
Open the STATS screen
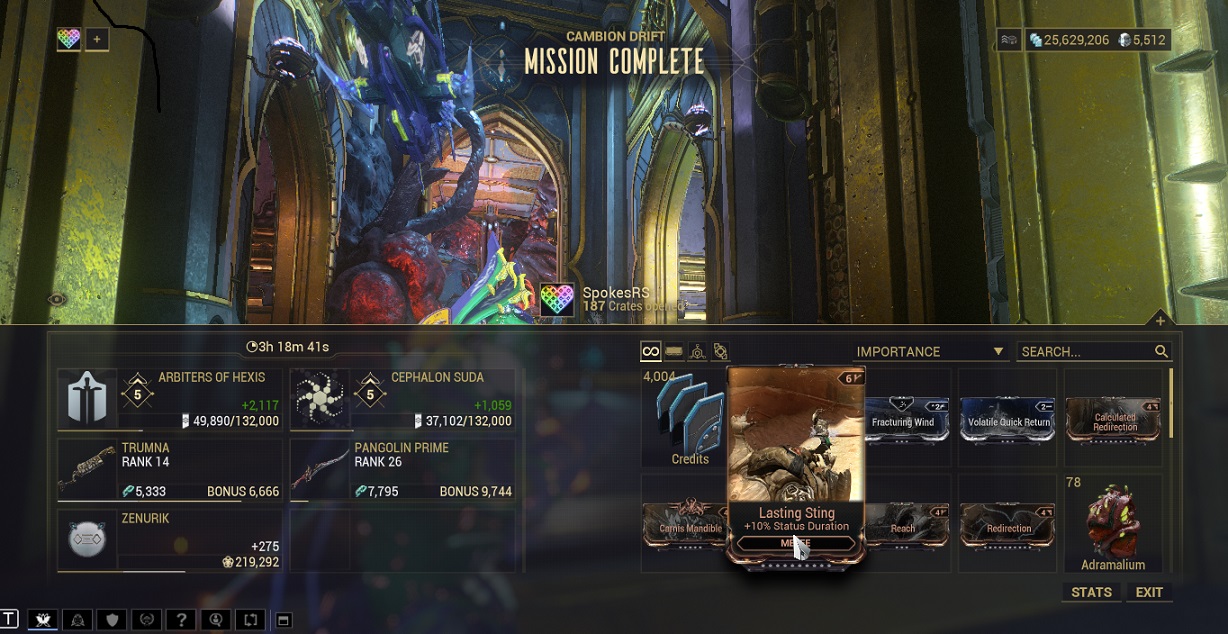1091,592
